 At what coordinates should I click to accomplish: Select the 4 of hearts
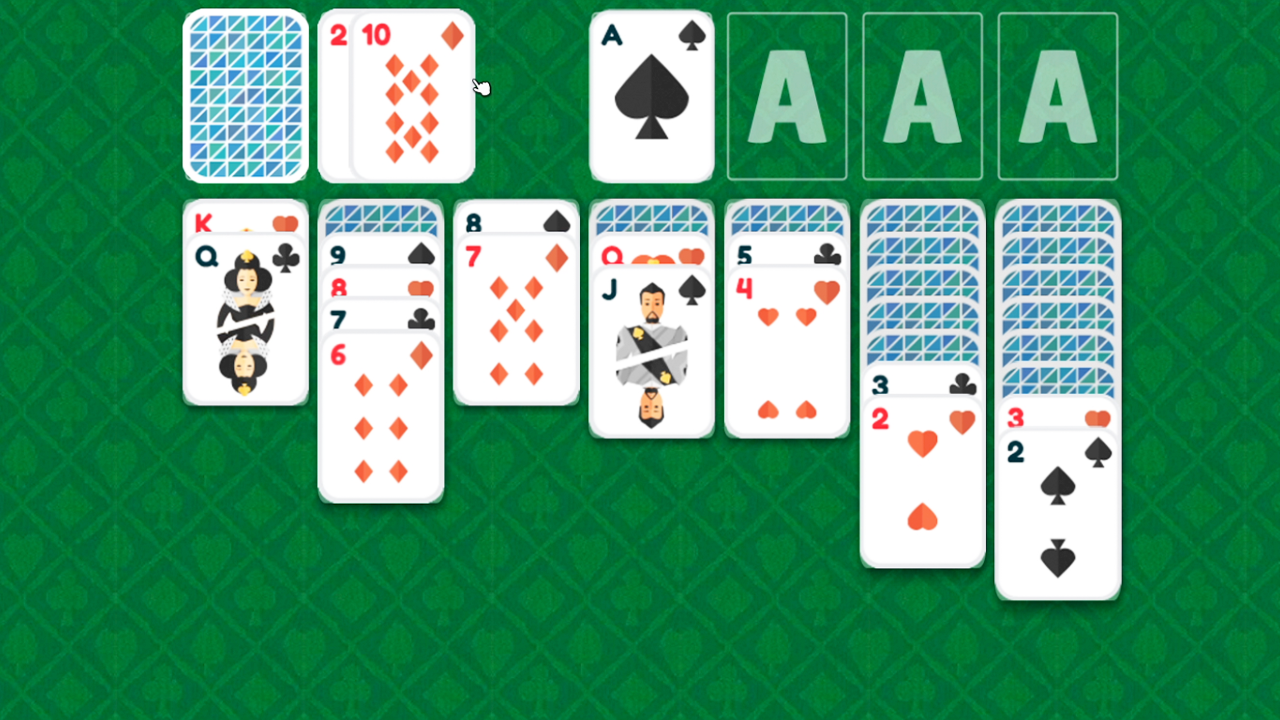point(787,350)
